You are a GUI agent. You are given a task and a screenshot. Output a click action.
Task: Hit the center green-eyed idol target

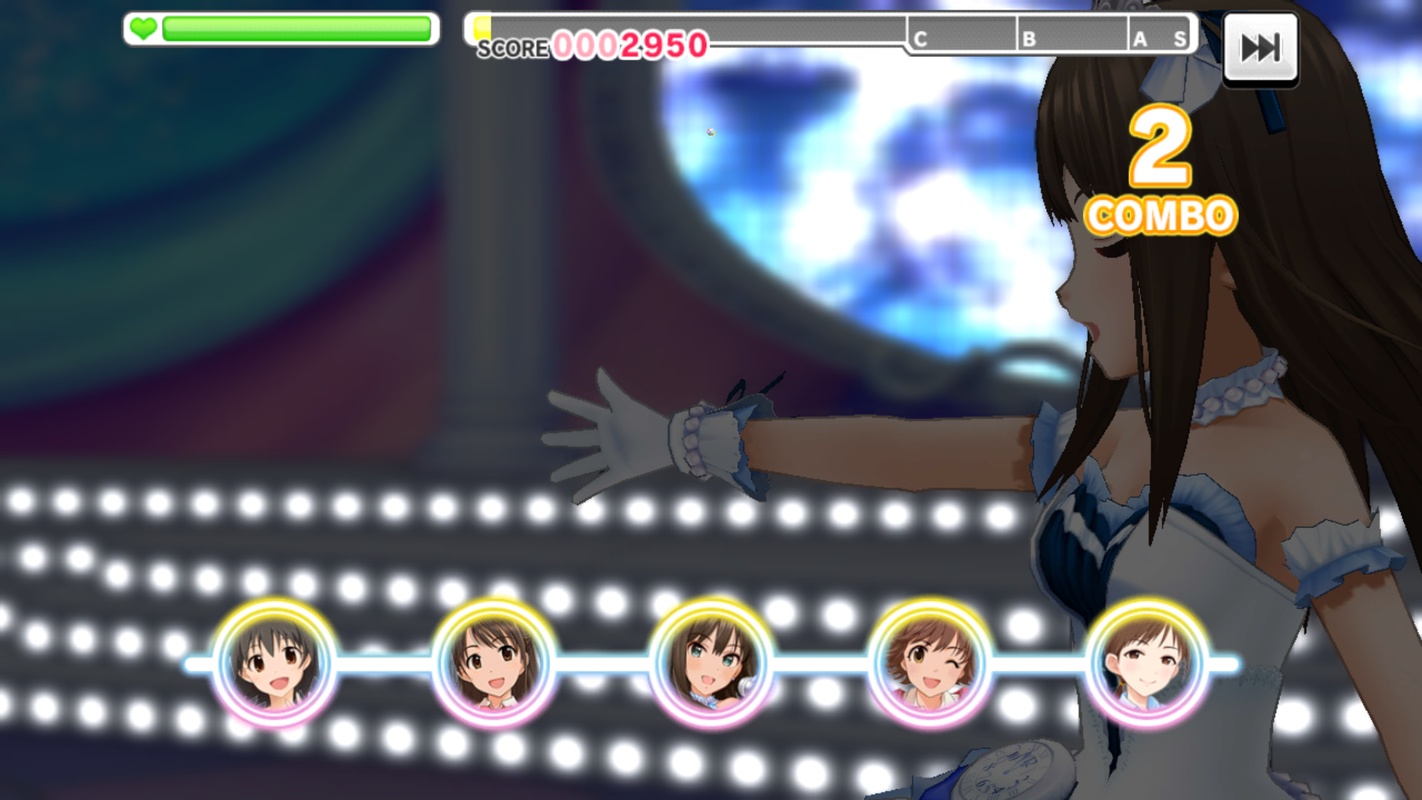[x=711, y=663]
